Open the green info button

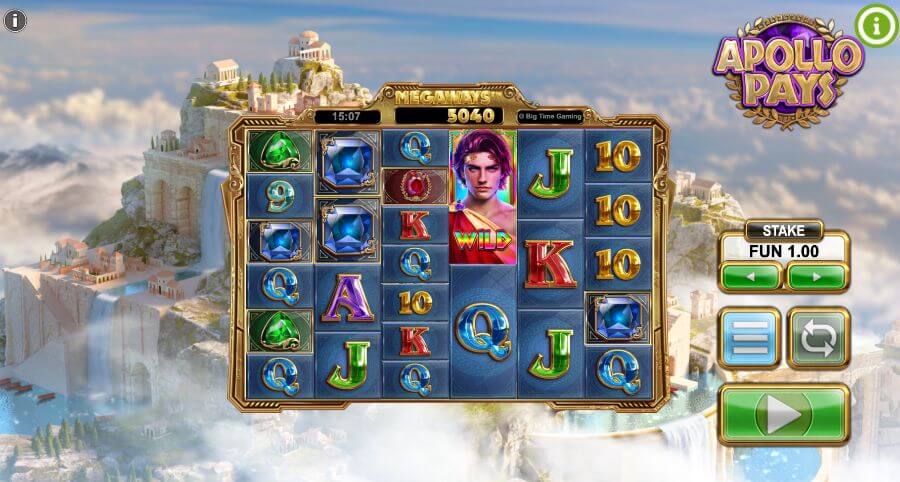tap(876, 26)
